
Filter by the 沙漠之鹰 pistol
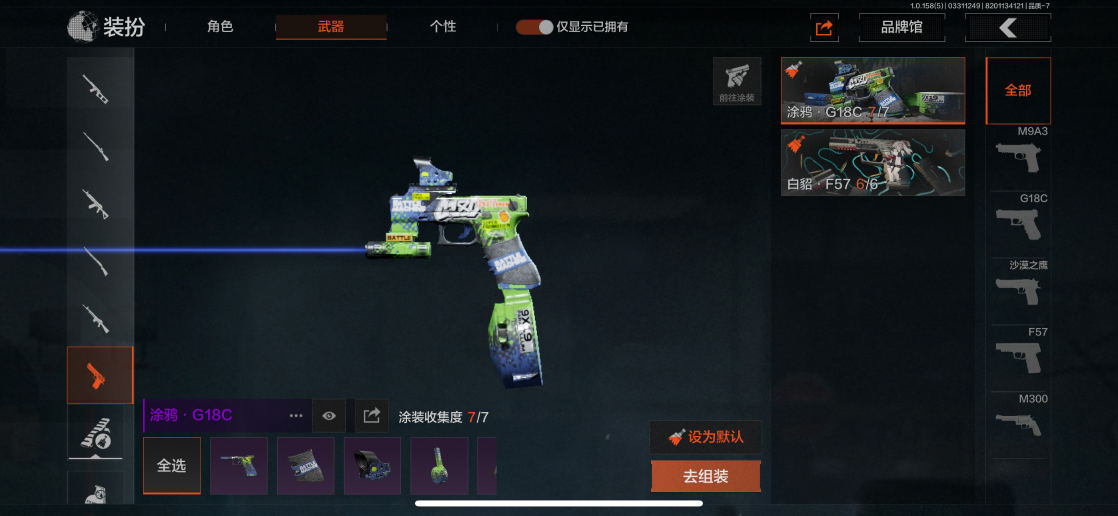[1018, 285]
